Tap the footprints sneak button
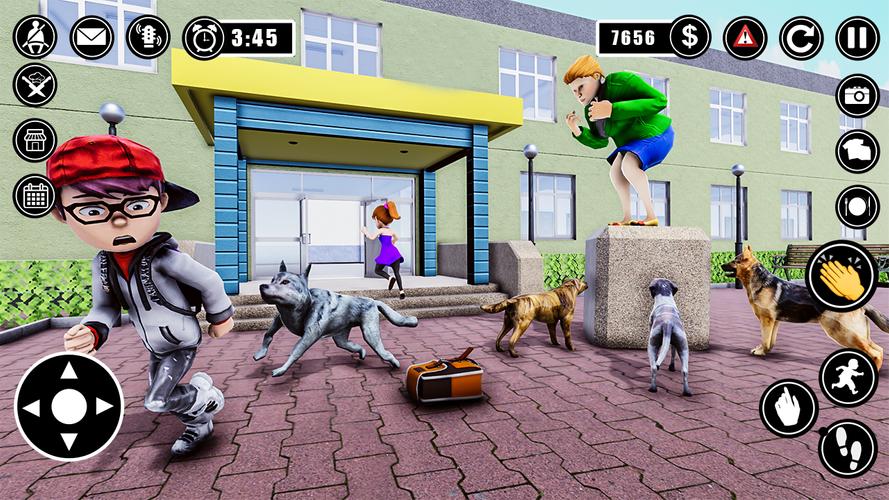The width and height of the screenshot is (889, 500). click(848, 448)
